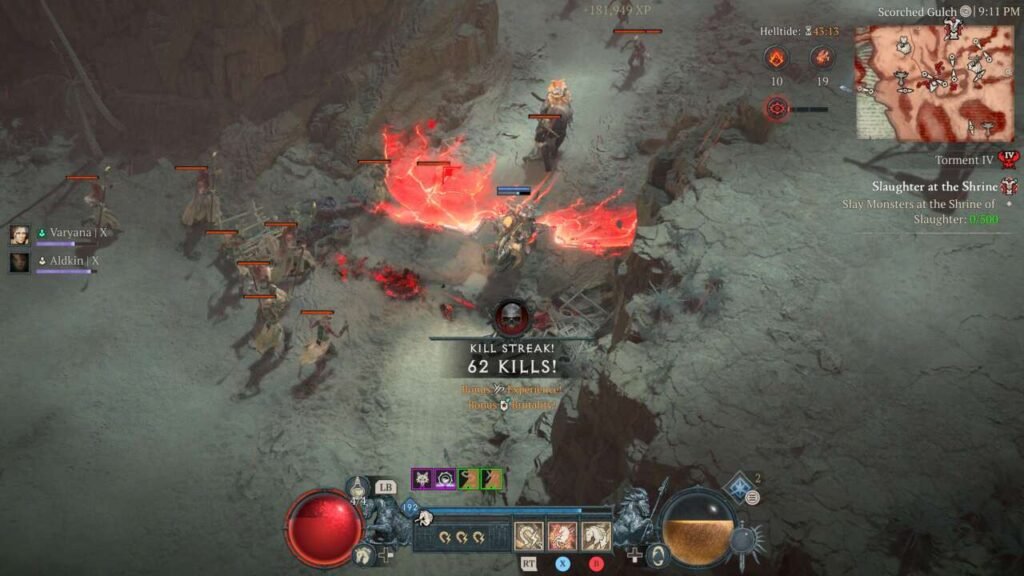Click the red threat eye icon
Viewport: 1024px width, 576px height.
pyautogui.click(x=776, y=108)
